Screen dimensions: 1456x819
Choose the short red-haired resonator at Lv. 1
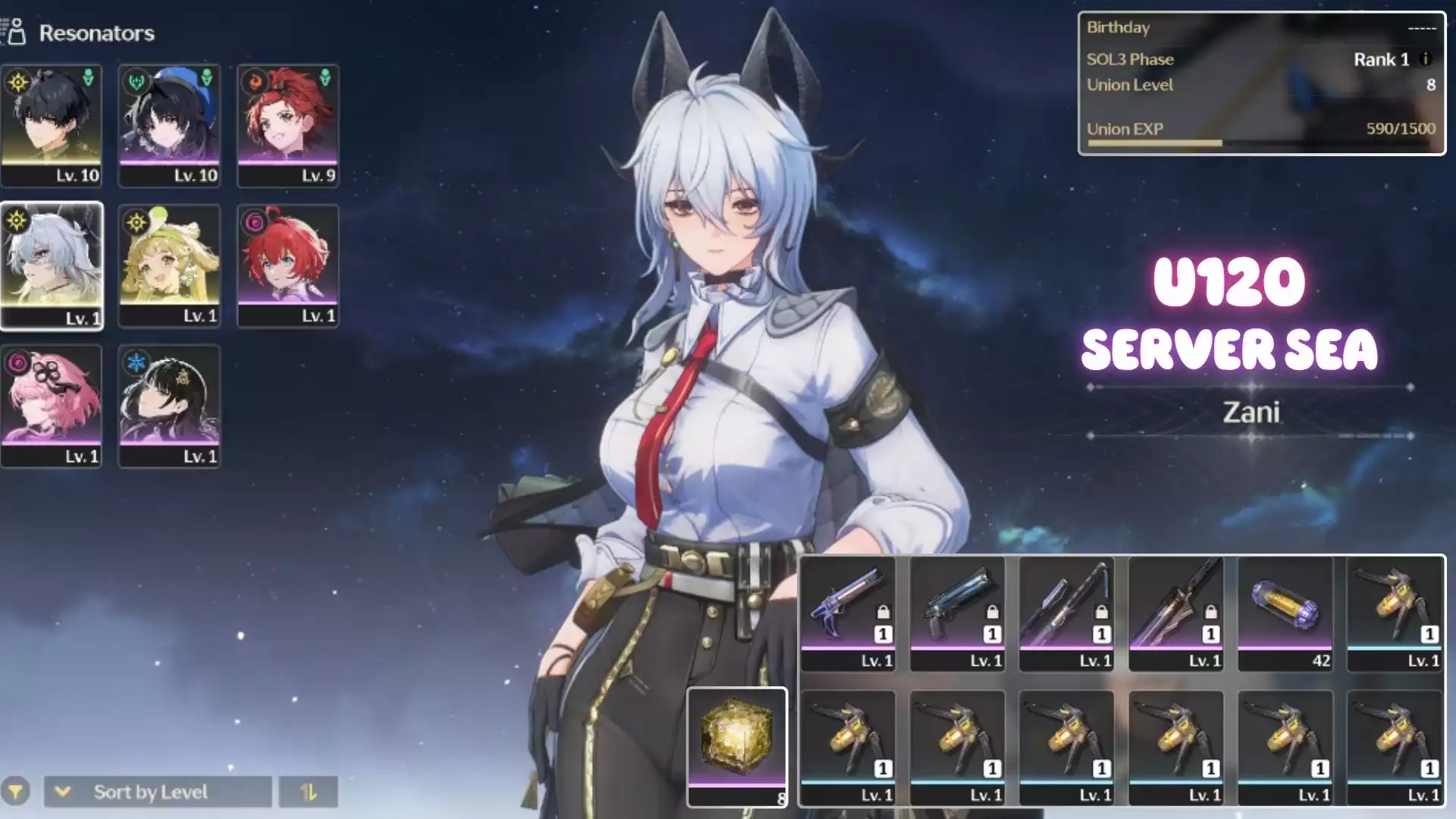click(287, 265)
